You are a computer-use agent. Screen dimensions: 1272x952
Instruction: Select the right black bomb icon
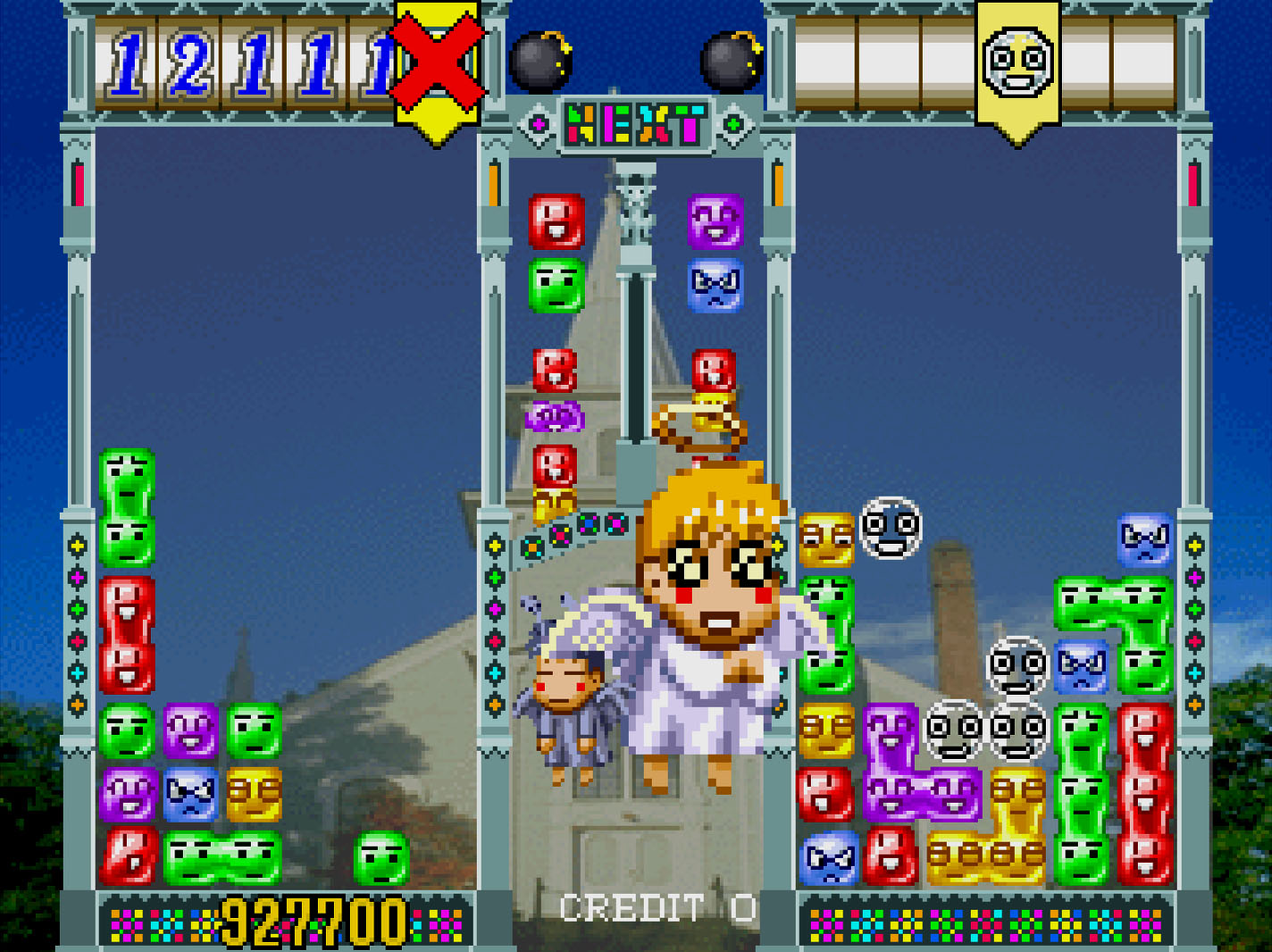(732, 61)
